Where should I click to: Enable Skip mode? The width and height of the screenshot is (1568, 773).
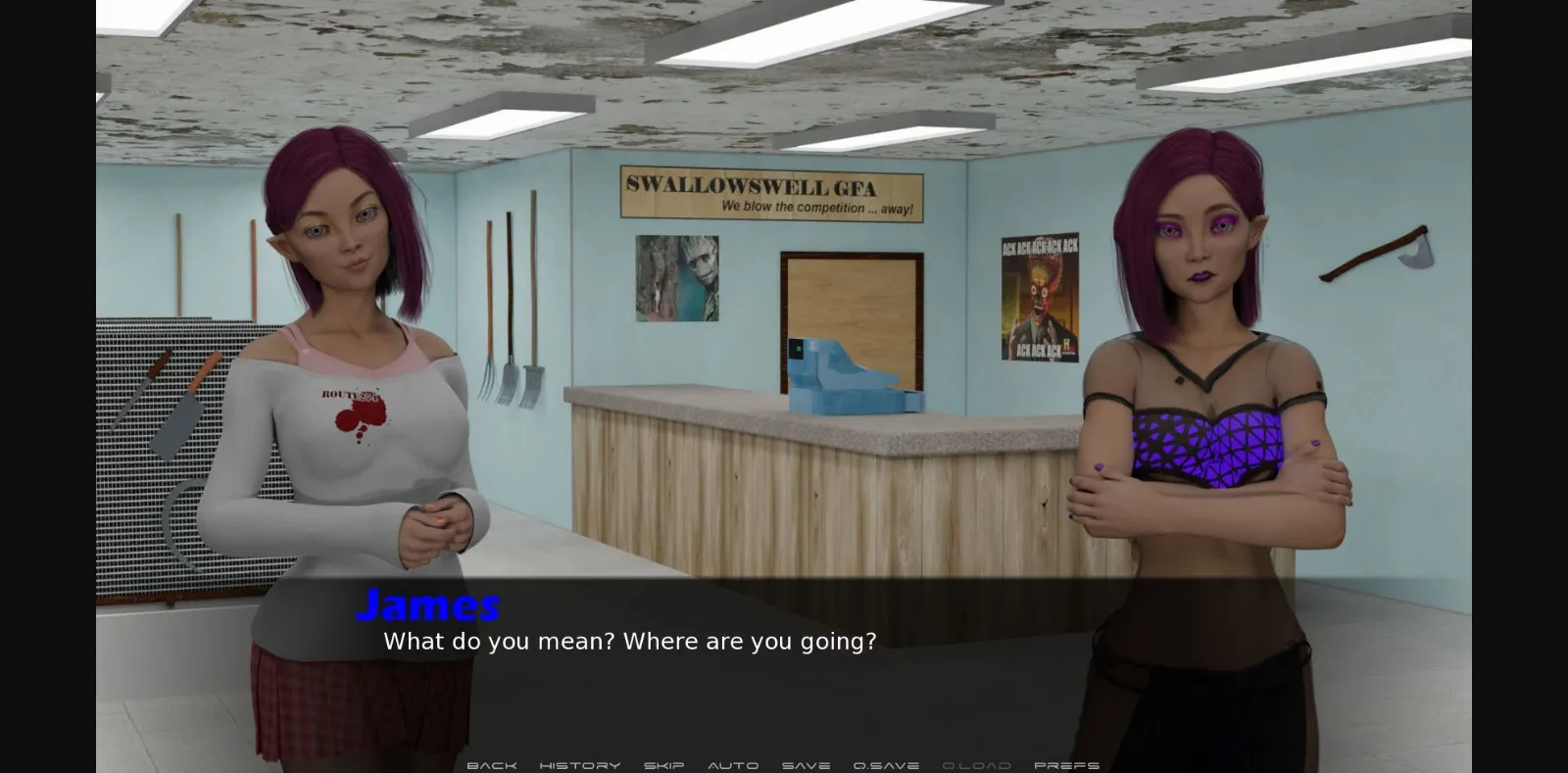click(664, 765)
